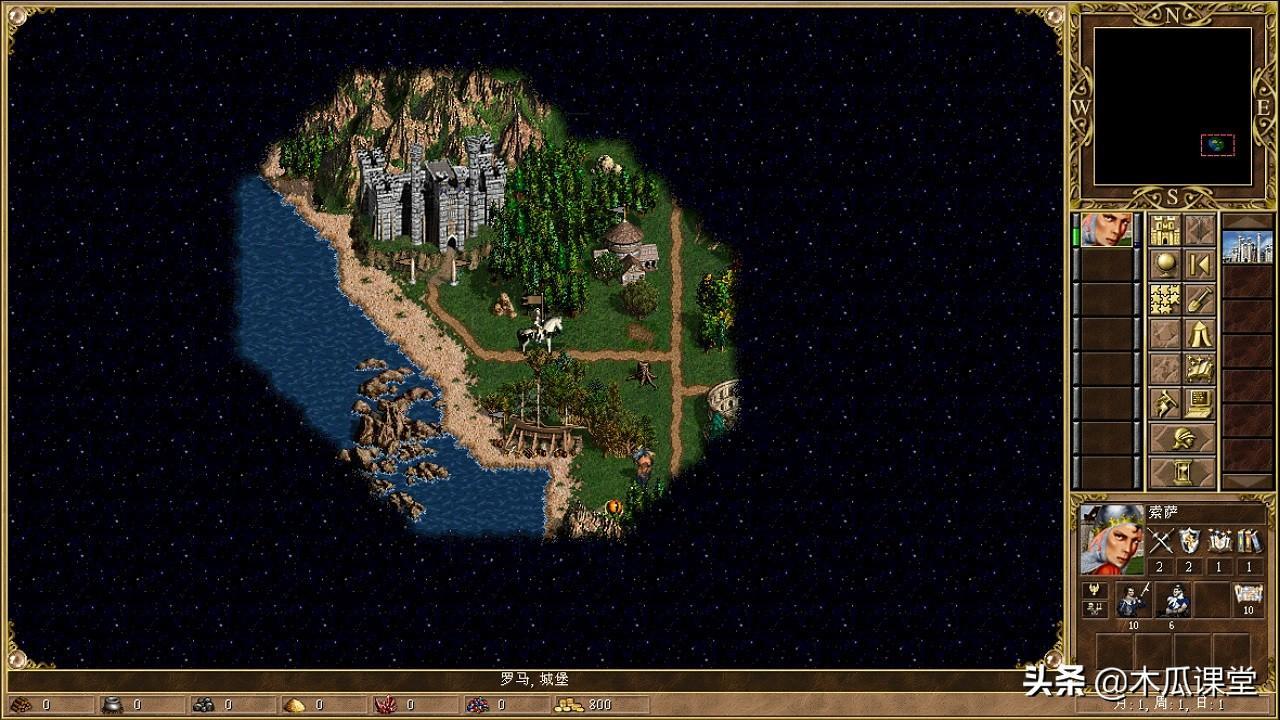This screenshot has height=720, width=1280.
Task: Open the sparkling spellbook button
Action: click(x=1200, y=368)
